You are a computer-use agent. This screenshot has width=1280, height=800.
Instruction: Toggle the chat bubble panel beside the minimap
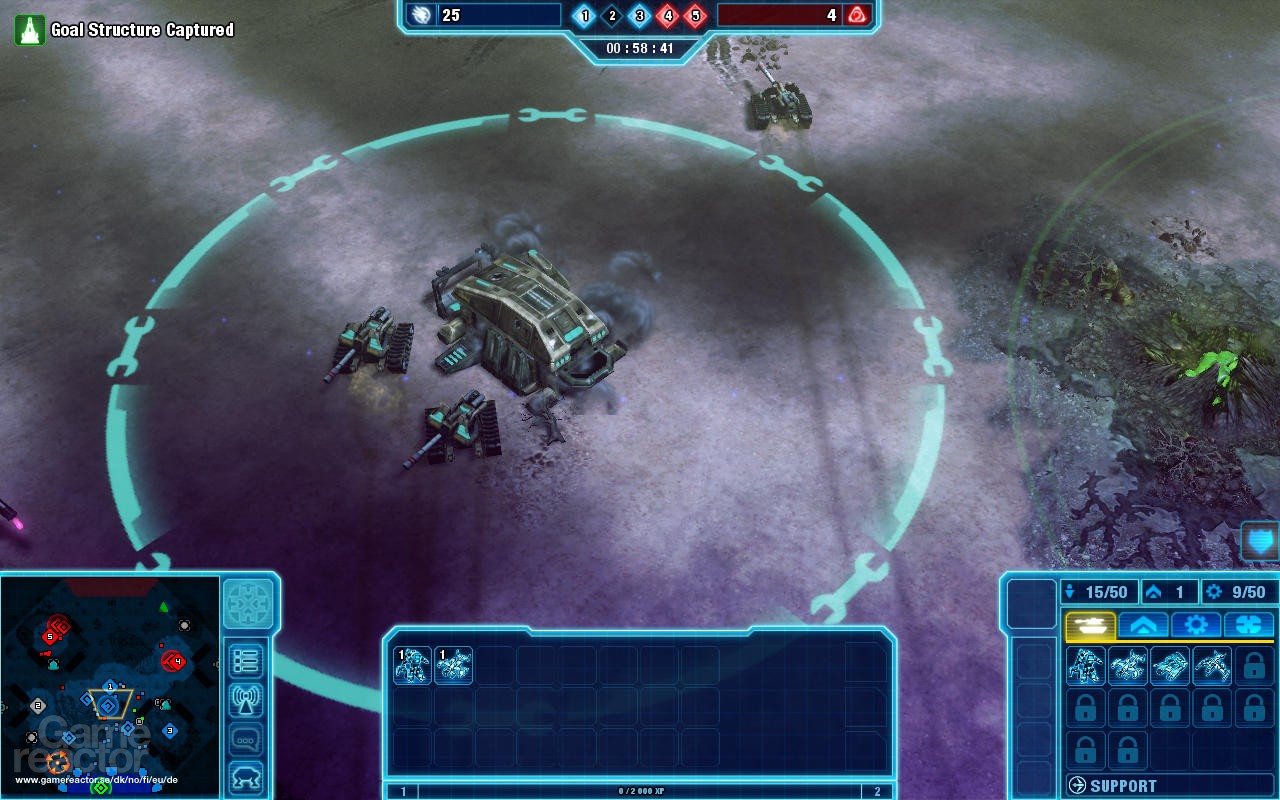pyautogui.click(x=246, y=738)
